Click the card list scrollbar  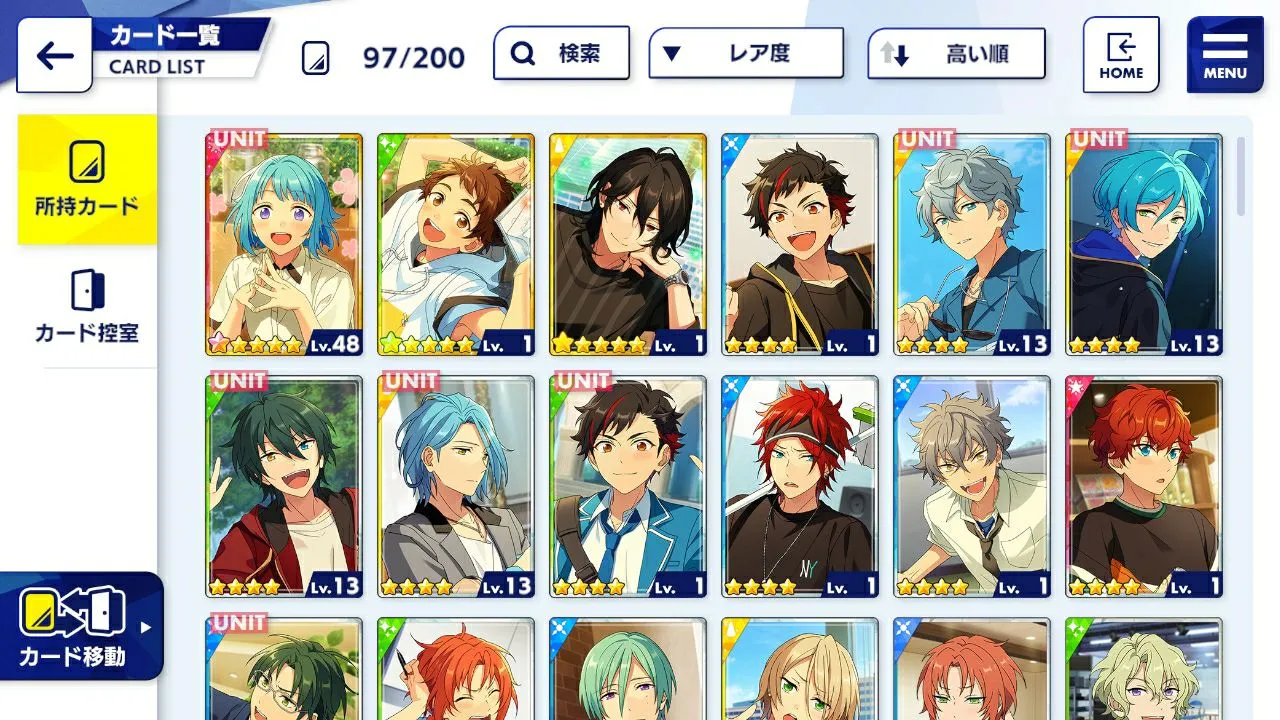click(1241, 176)
